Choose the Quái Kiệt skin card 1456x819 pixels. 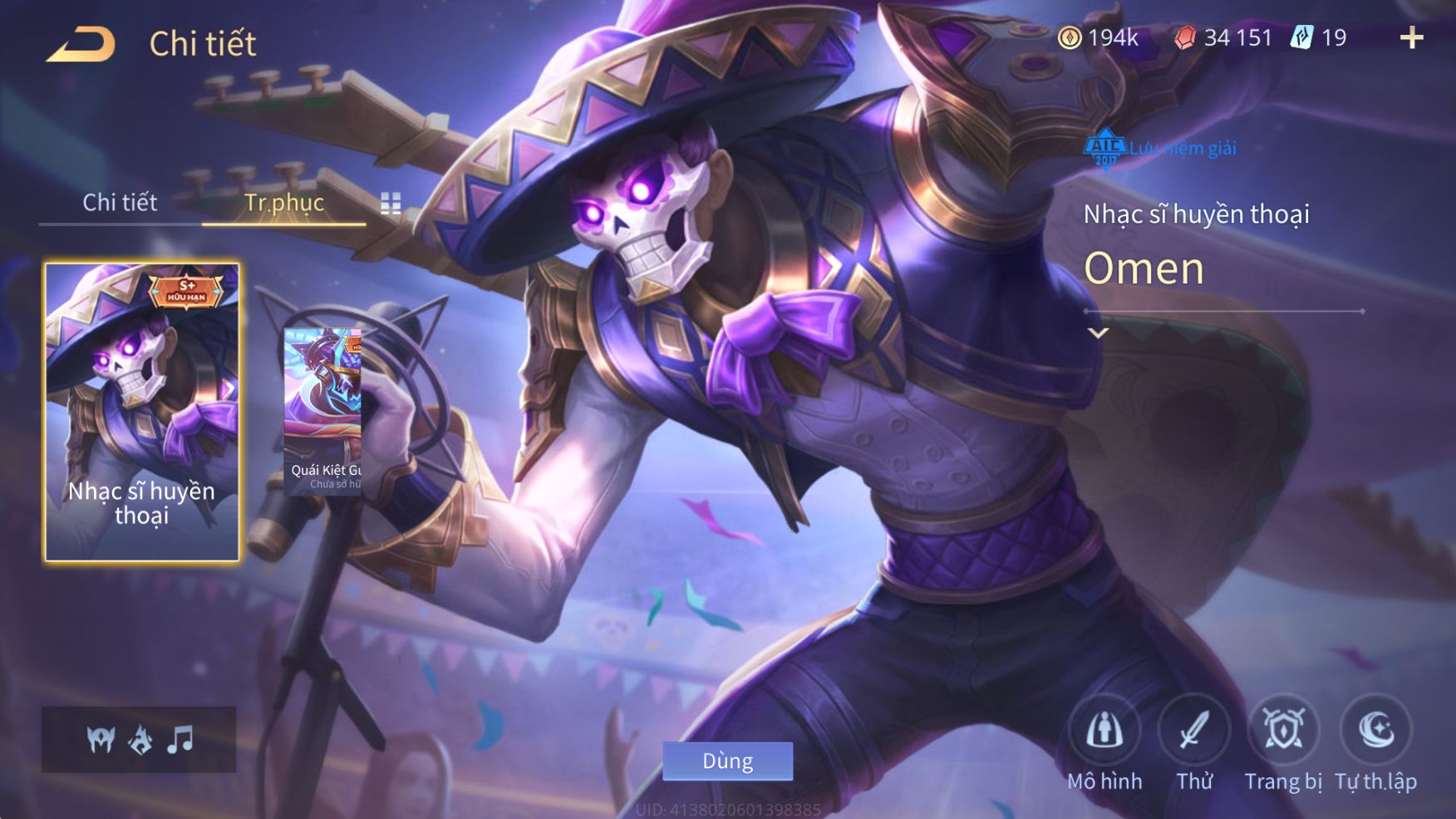pos(323,412)
